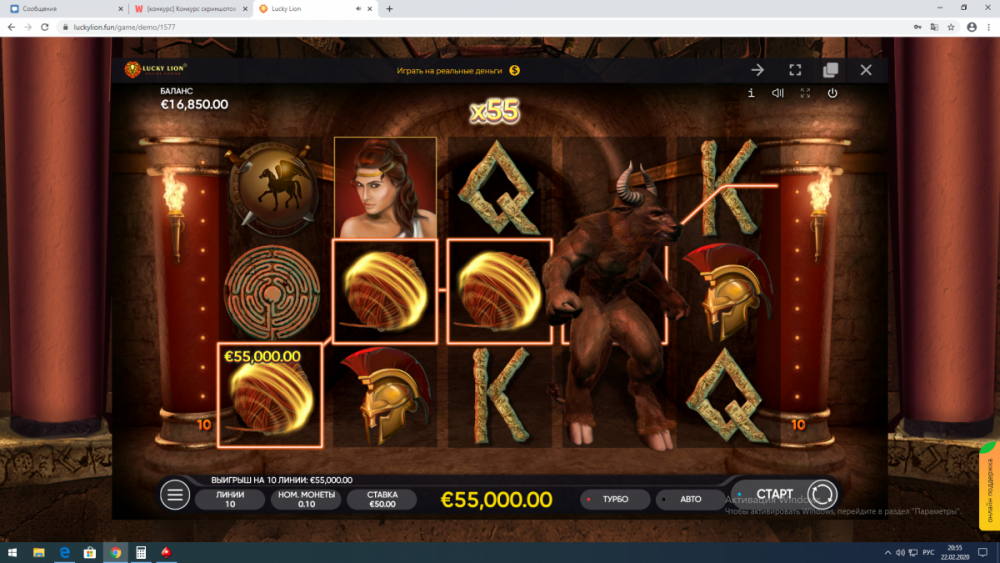Adjust the coin value (НОМ. МОНЕТЫ)
The image size is (1000, 563).
306,499
